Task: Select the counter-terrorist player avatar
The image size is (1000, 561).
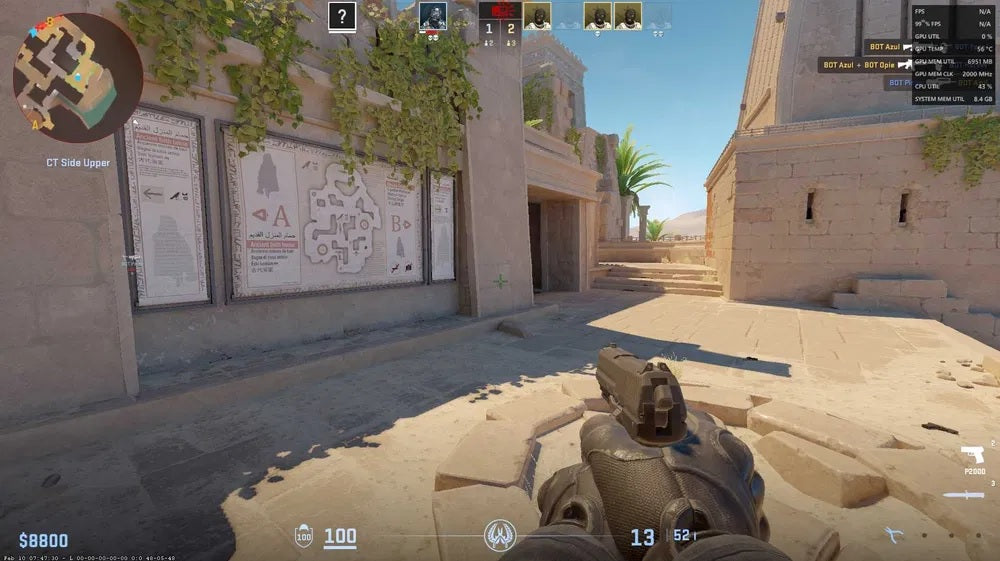Action: (432, 15)
